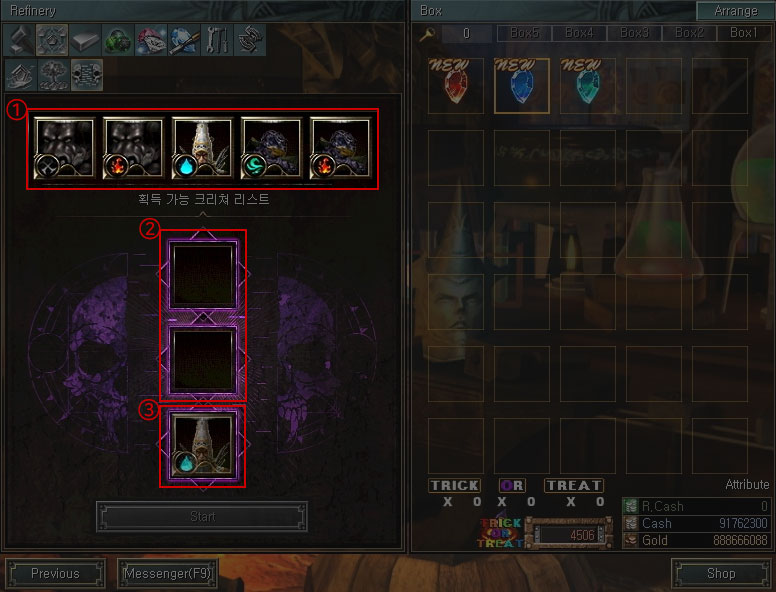Pick the blue gem in the box
The height and width of the screenshot is (592, 776).
(521, 85)
